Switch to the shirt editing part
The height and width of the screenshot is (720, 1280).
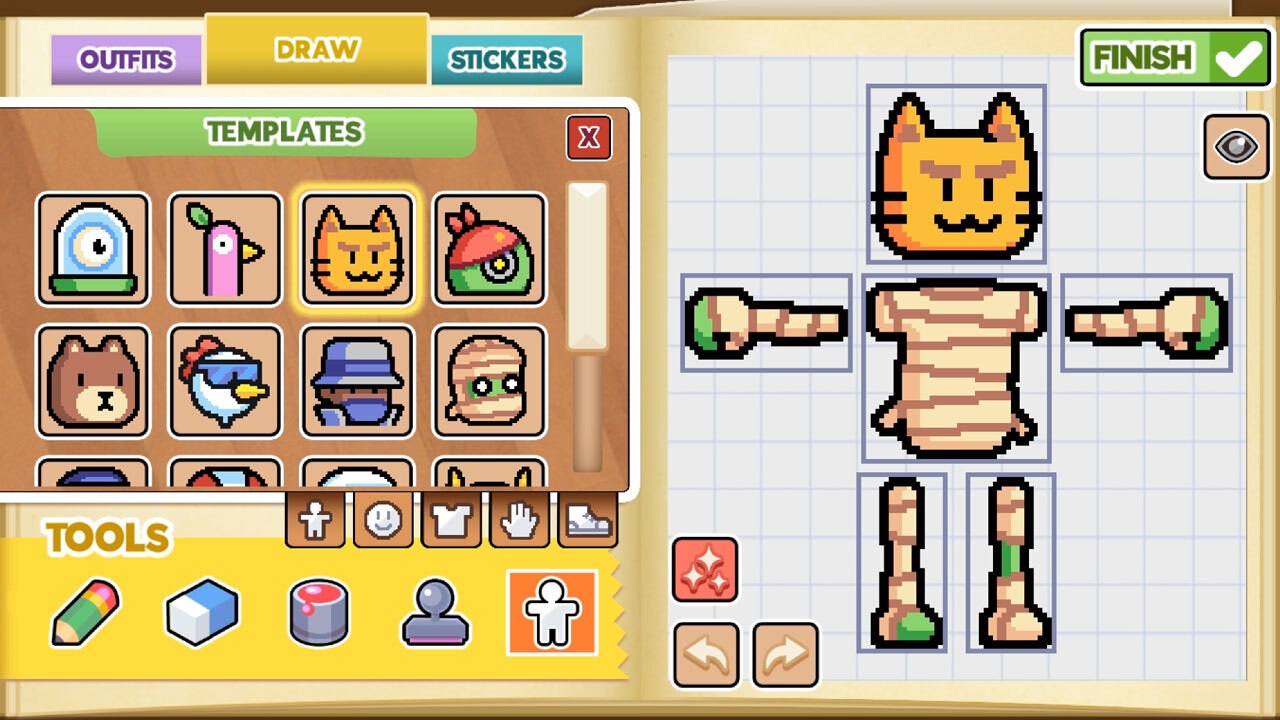click(x=451, y=519)
